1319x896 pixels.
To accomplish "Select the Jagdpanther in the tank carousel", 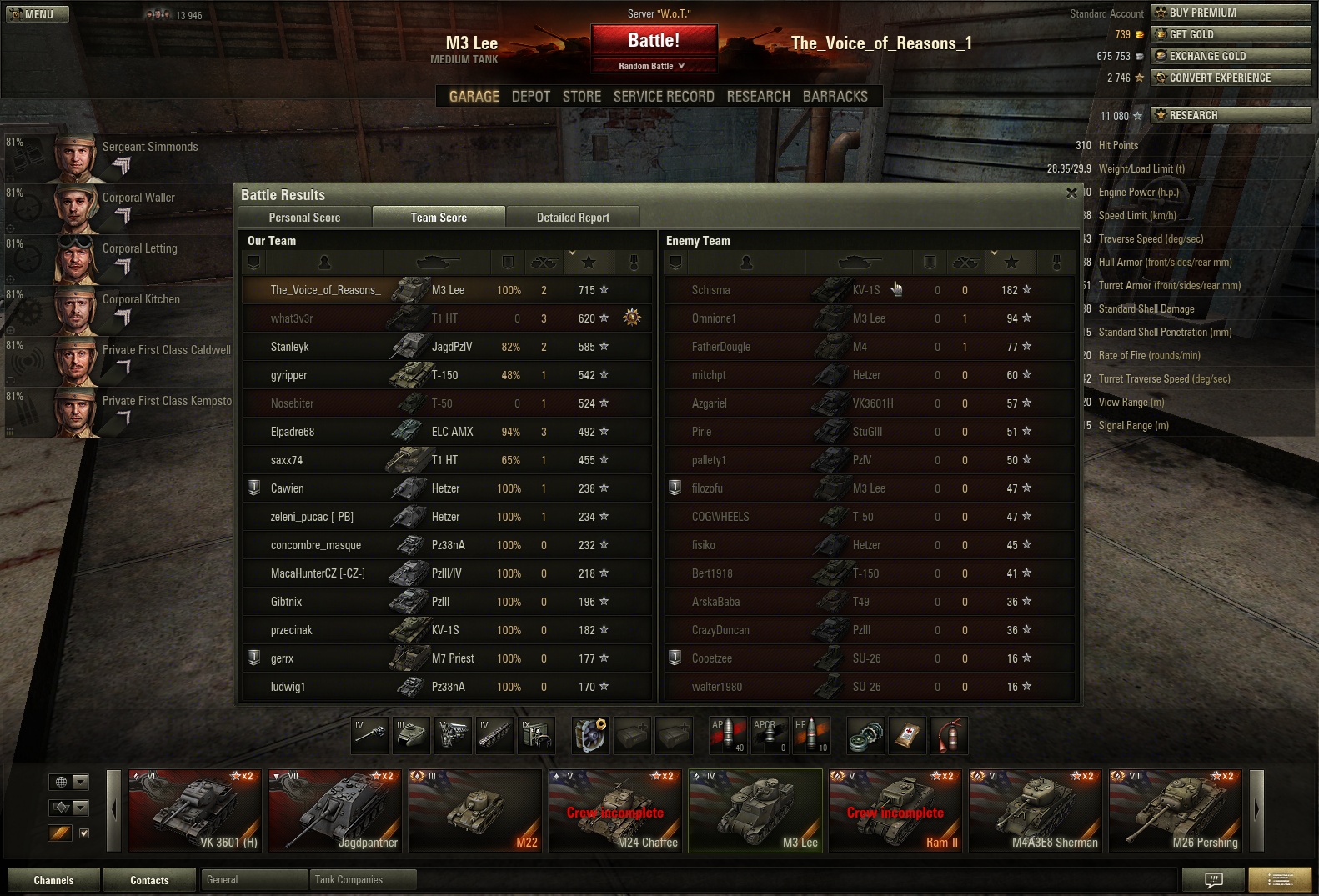I will (335, 810).
